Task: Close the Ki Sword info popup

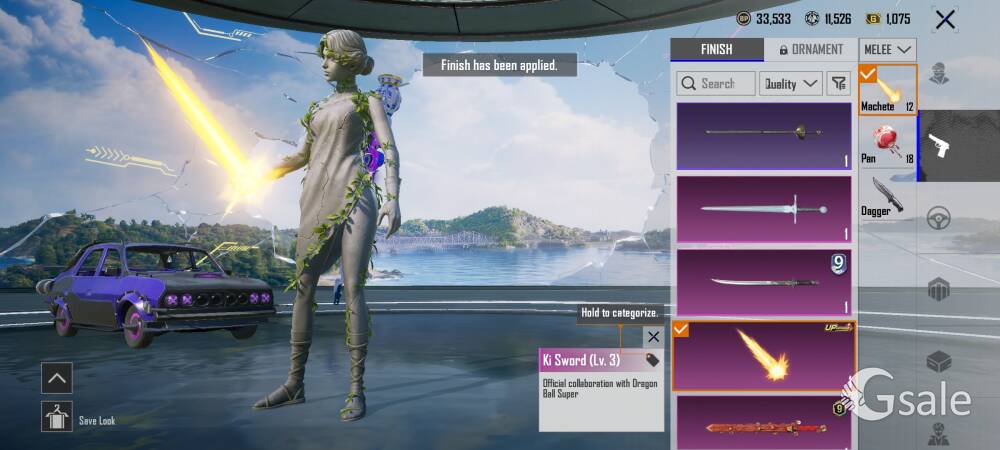Action: pyautogui.click(x=653, y=337)
